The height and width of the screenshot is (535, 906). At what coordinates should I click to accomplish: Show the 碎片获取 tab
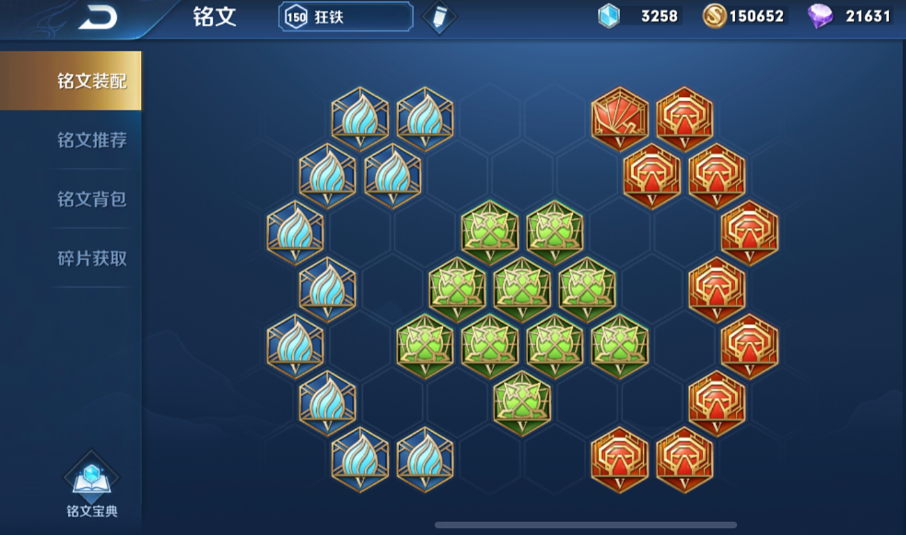point(91,258)
